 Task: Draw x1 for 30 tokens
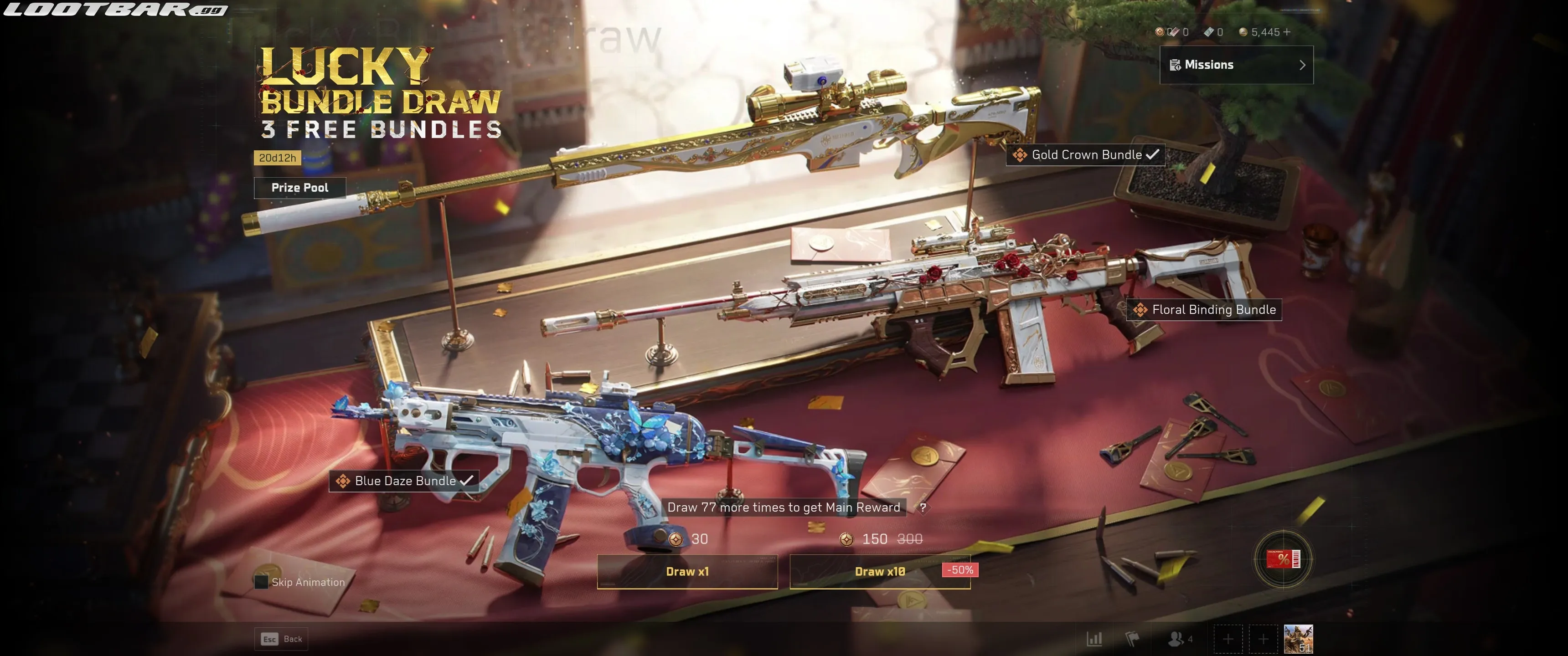click(x=687, y=571)
